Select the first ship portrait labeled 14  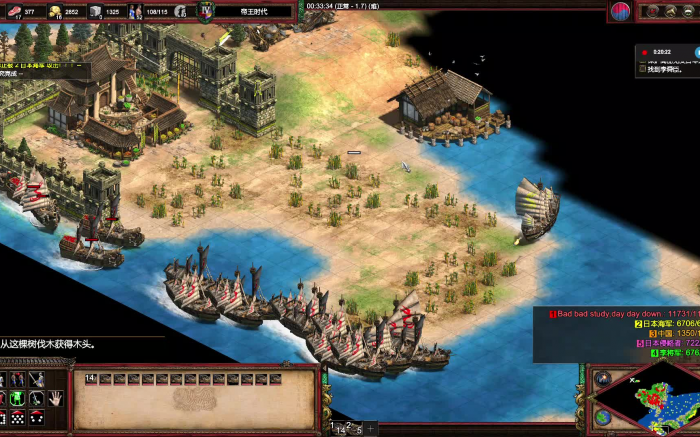click(90, 379)
